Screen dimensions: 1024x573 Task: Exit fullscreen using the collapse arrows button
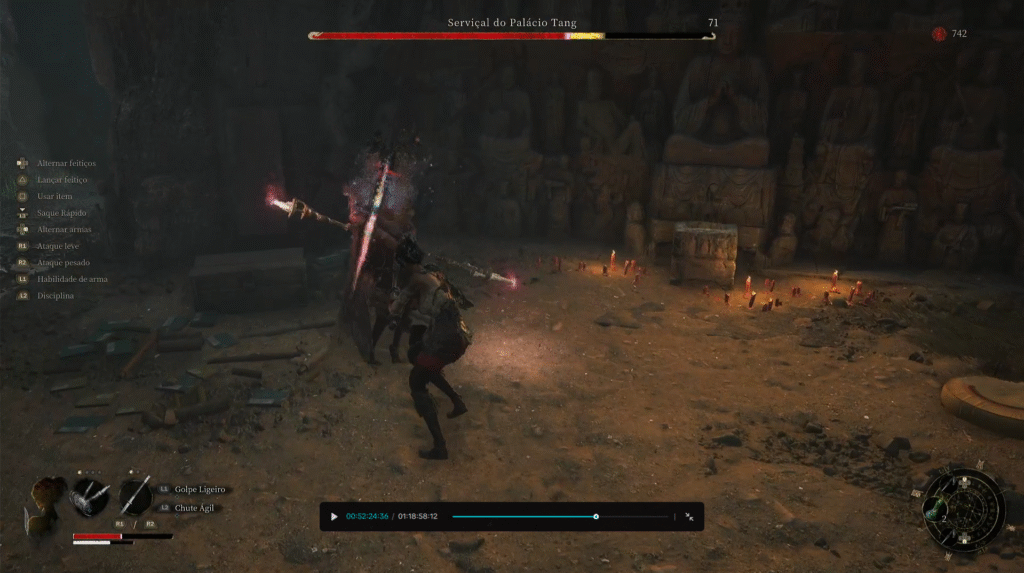click(x=689, y=517)
